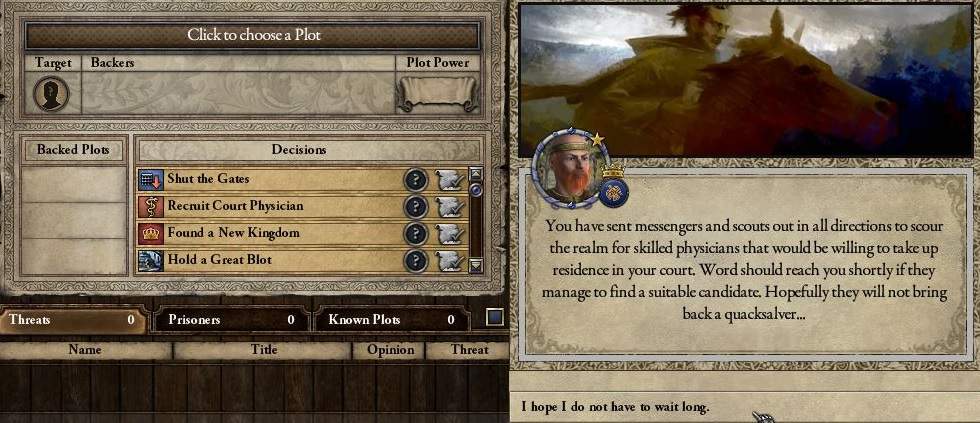This screenshot has width=980, height=423.
Task: Show help for Recruit Court Physician
Action: point(415,207)
